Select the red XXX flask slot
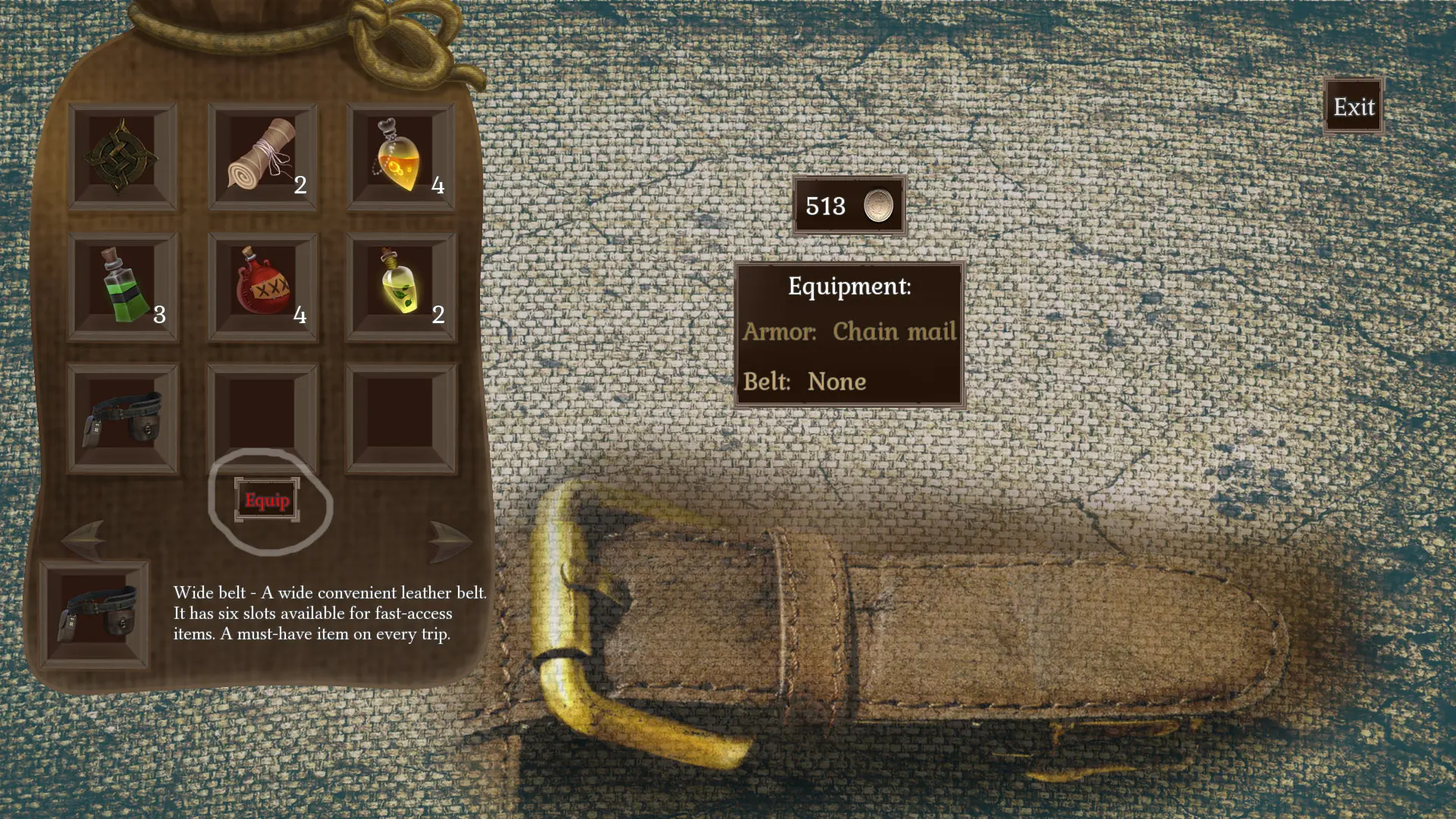 262,287
